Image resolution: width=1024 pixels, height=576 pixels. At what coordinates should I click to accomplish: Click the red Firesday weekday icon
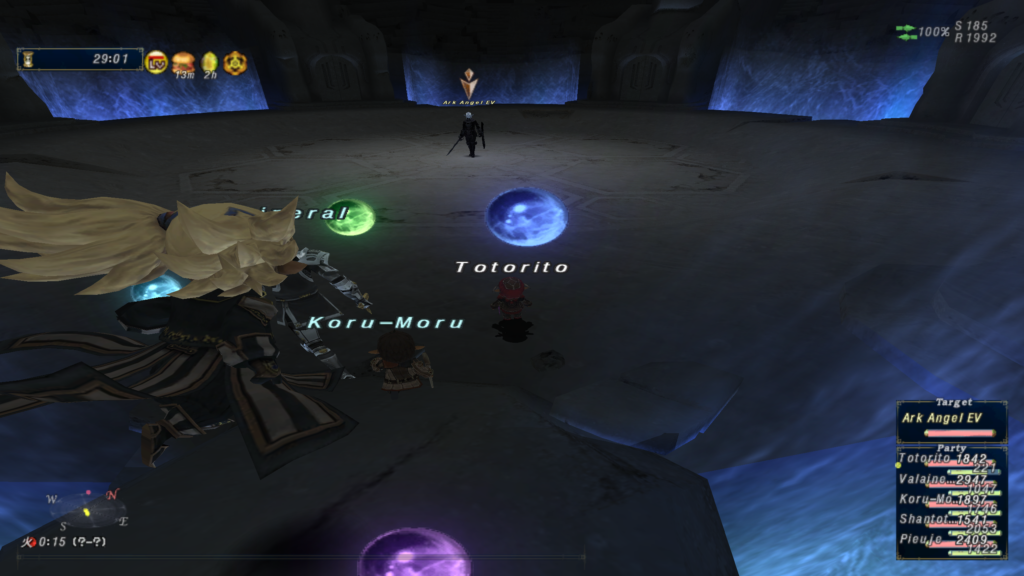29,541
